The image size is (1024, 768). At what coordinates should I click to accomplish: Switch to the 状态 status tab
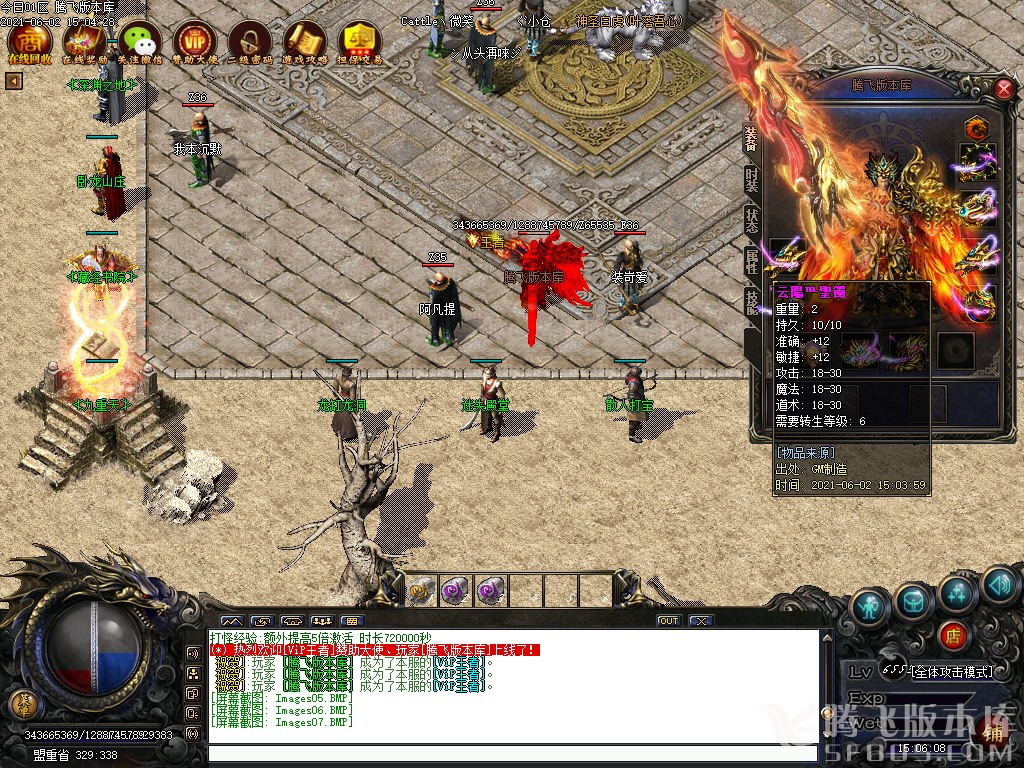pos(751,221)
